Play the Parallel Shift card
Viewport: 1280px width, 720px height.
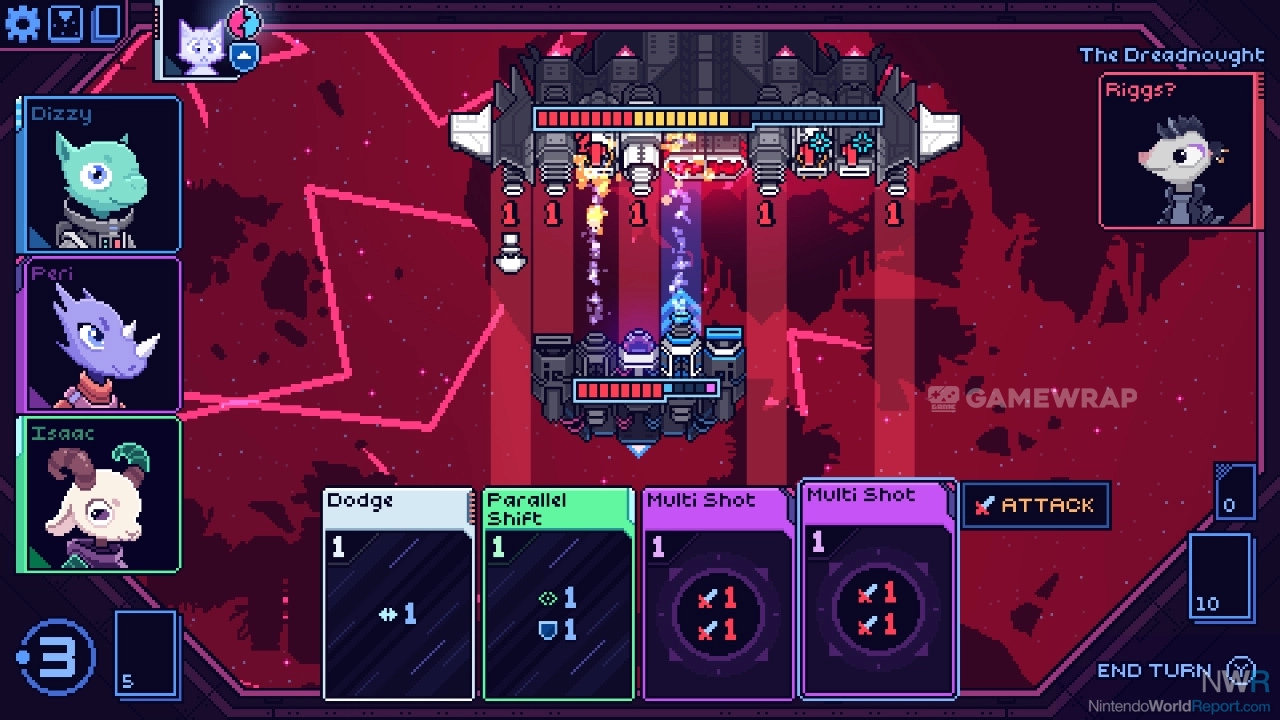click(558, 593)
